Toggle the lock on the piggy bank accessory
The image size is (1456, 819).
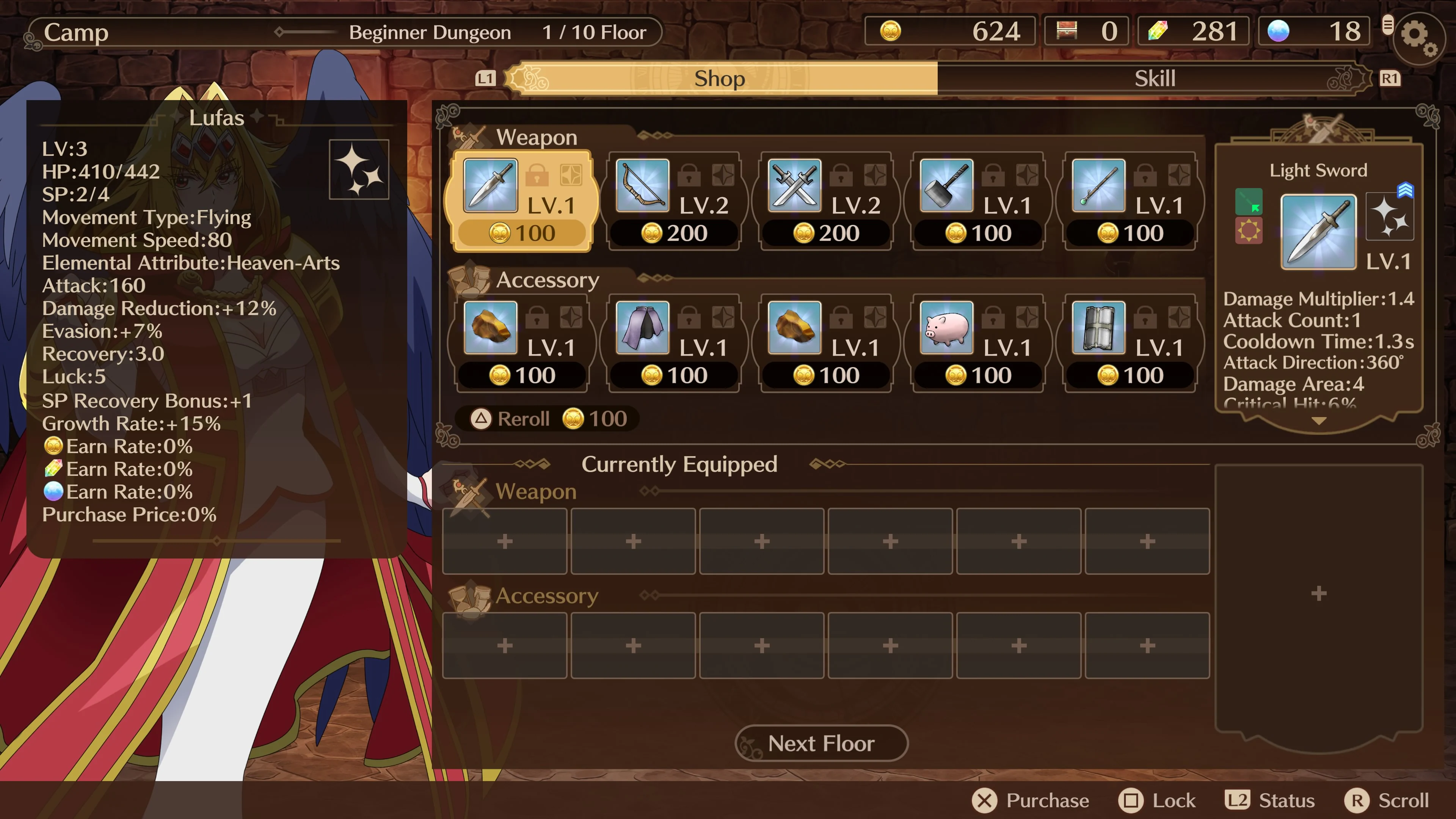(993, 318)
